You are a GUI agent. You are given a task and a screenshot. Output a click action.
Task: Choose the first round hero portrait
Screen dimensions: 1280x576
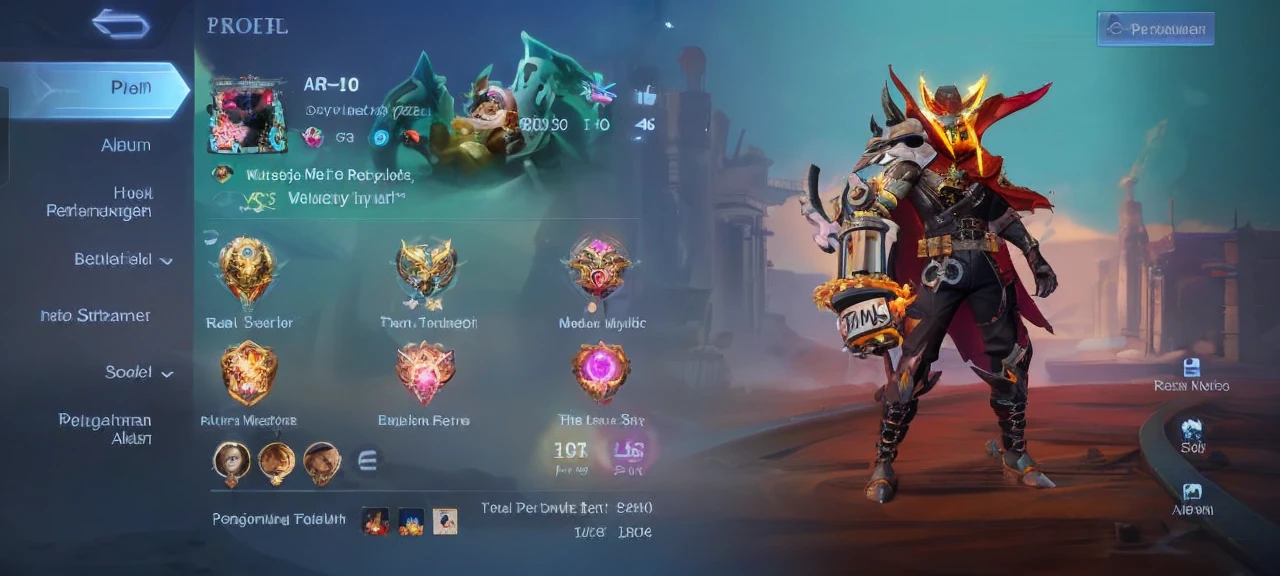coord(231,461)
